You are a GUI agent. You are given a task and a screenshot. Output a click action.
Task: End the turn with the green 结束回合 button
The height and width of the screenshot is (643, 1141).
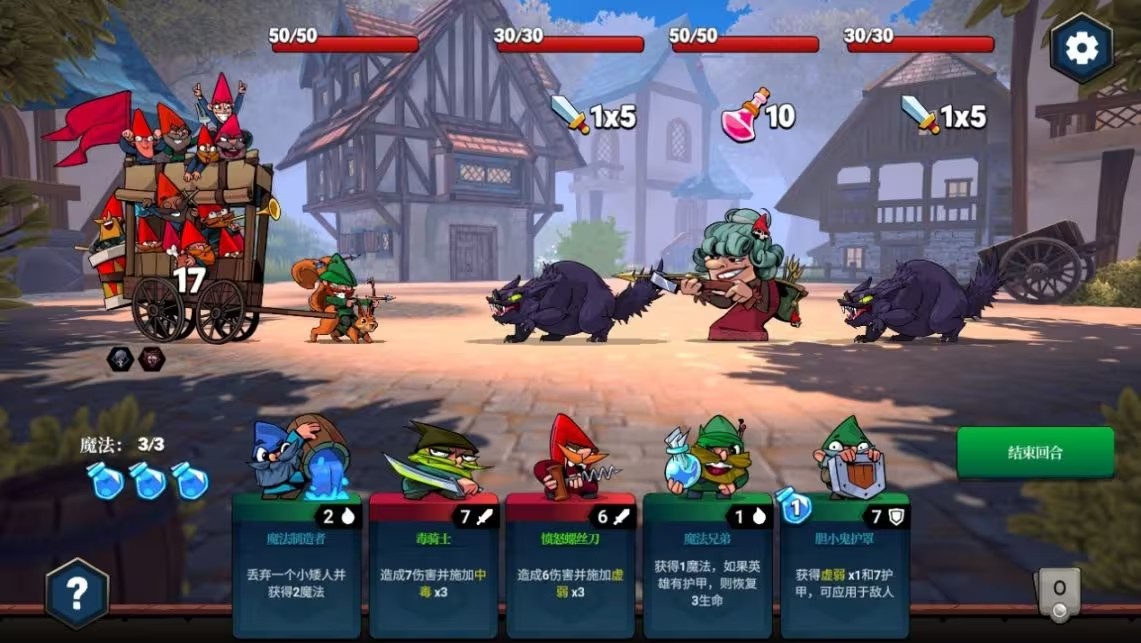[1035, 452]
